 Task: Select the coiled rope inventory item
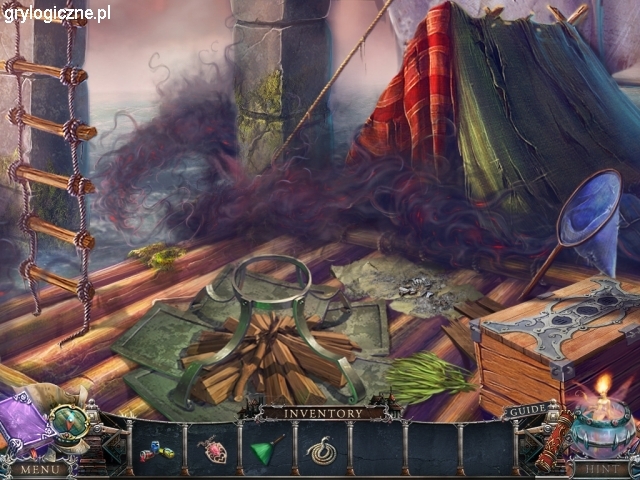click(x=320, y=451)
